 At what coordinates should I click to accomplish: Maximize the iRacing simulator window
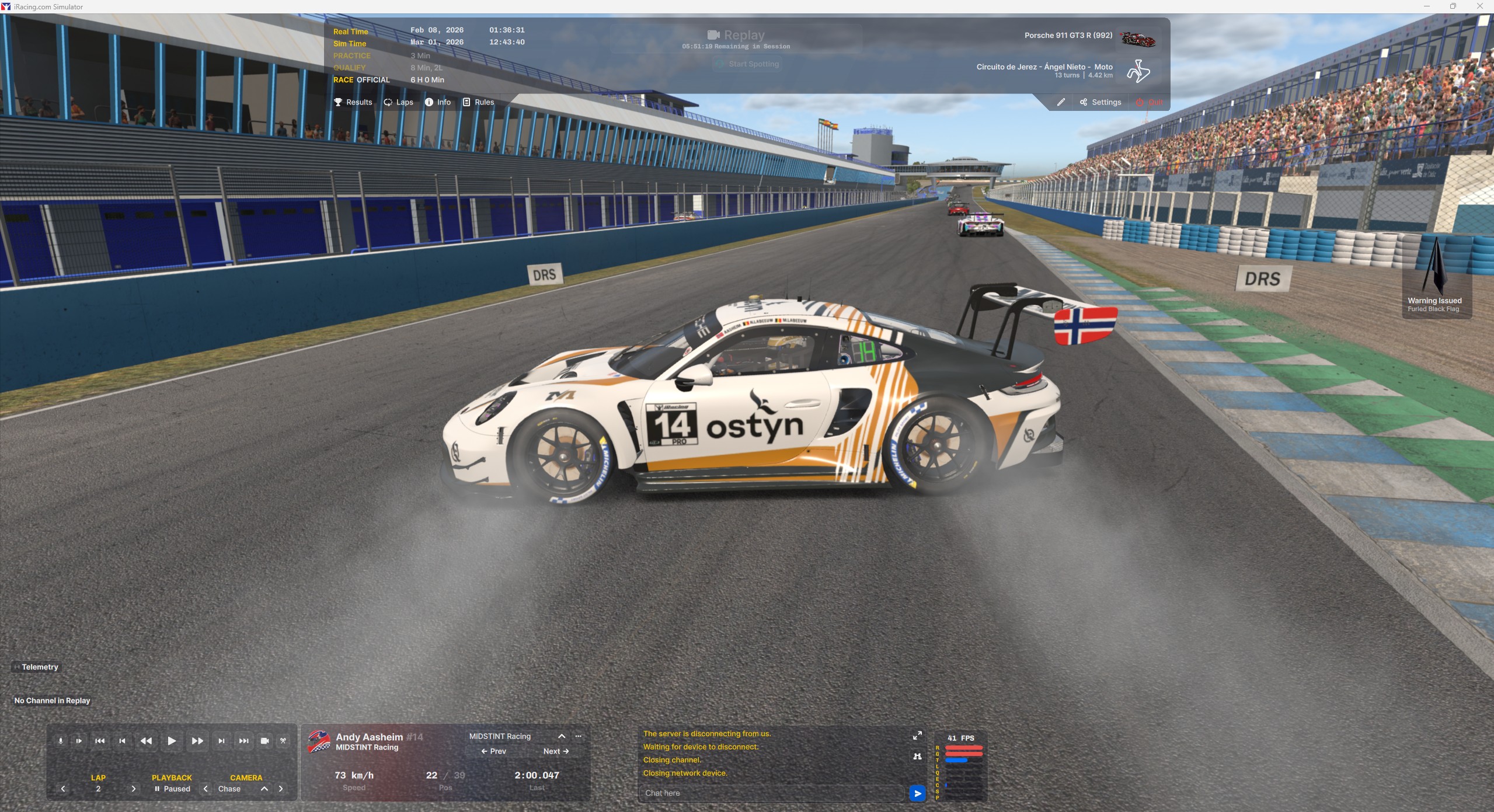[1453, 6]
